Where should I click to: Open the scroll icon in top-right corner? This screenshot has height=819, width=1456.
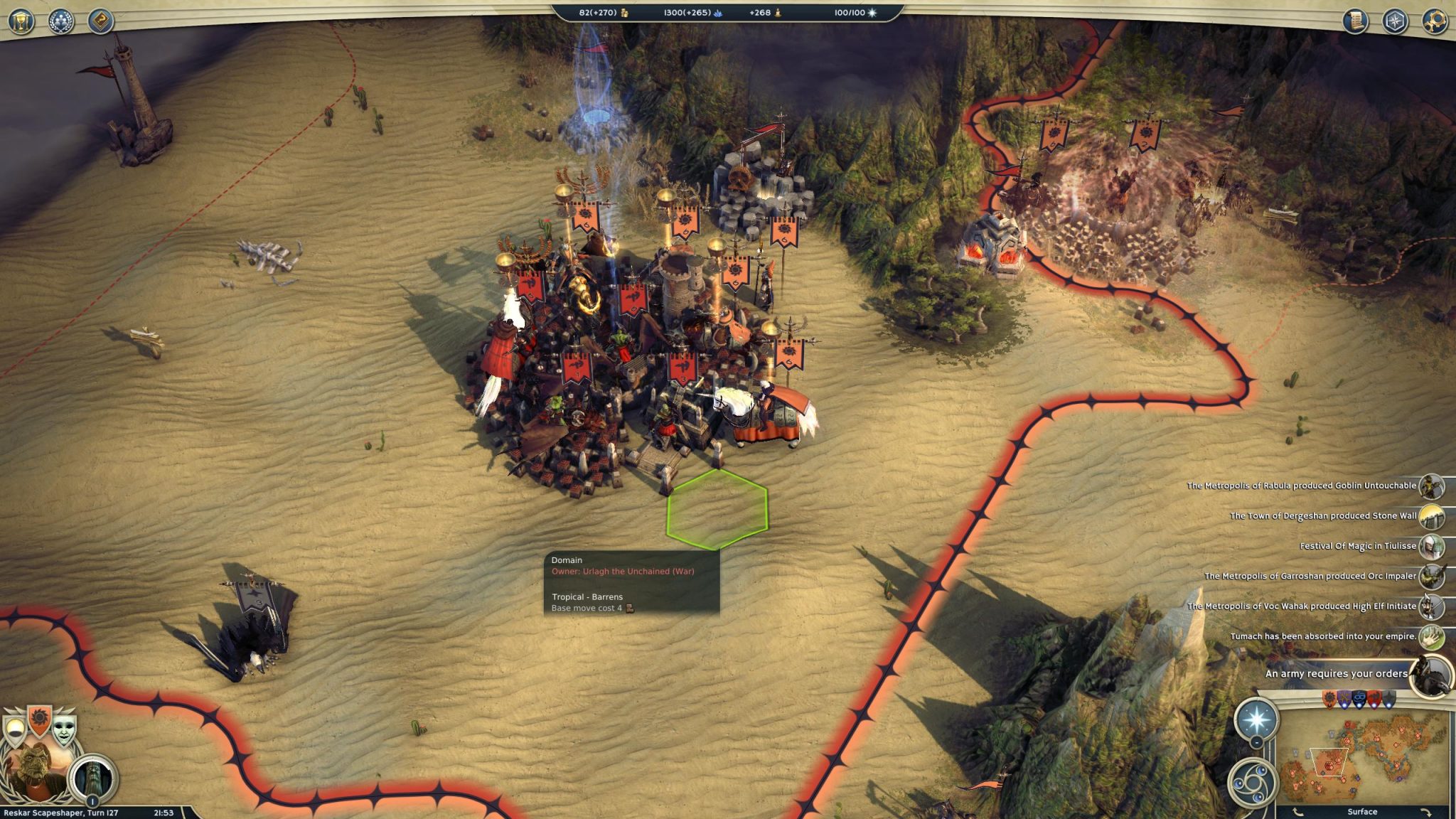tap(1356, 21)
